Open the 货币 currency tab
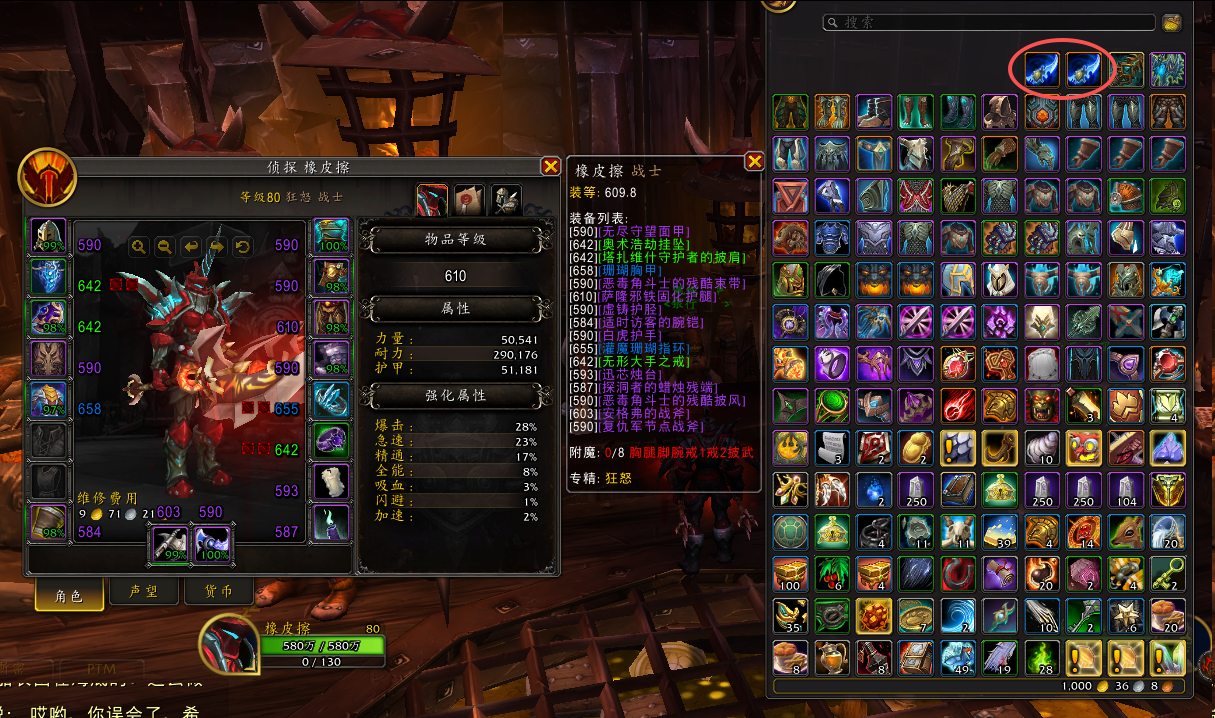Viewport: 1215px width, 718px height. click(x=210, y=593)
